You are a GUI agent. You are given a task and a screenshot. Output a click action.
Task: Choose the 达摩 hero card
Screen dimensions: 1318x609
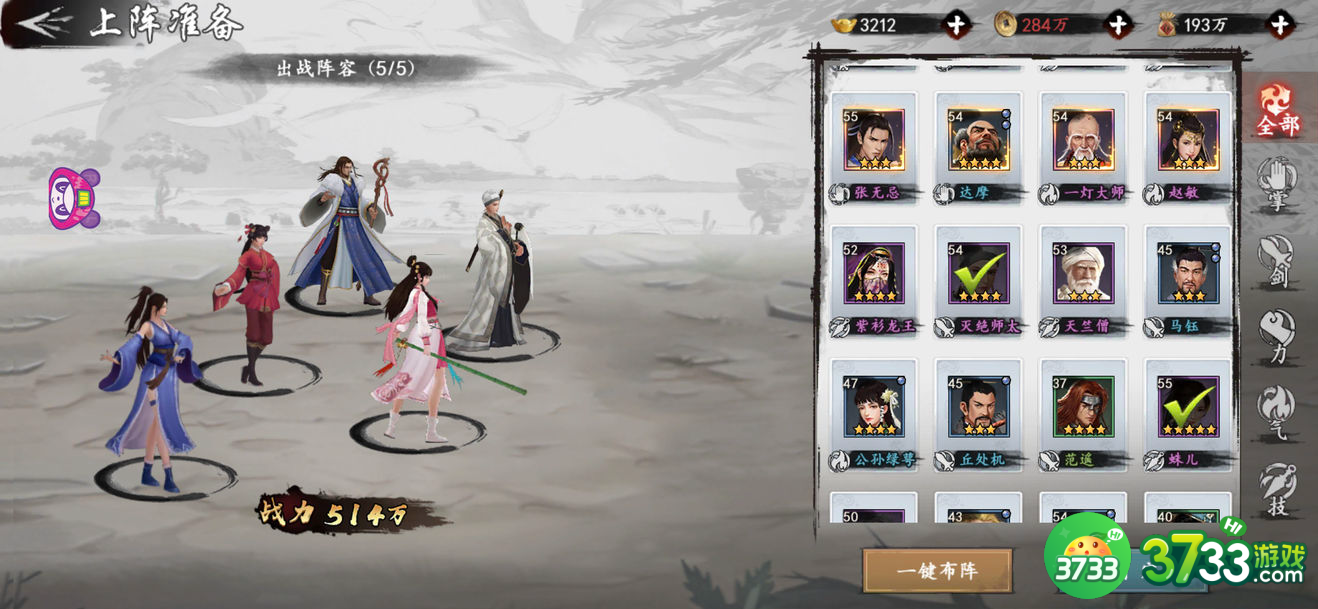click(x=979, y=140)
